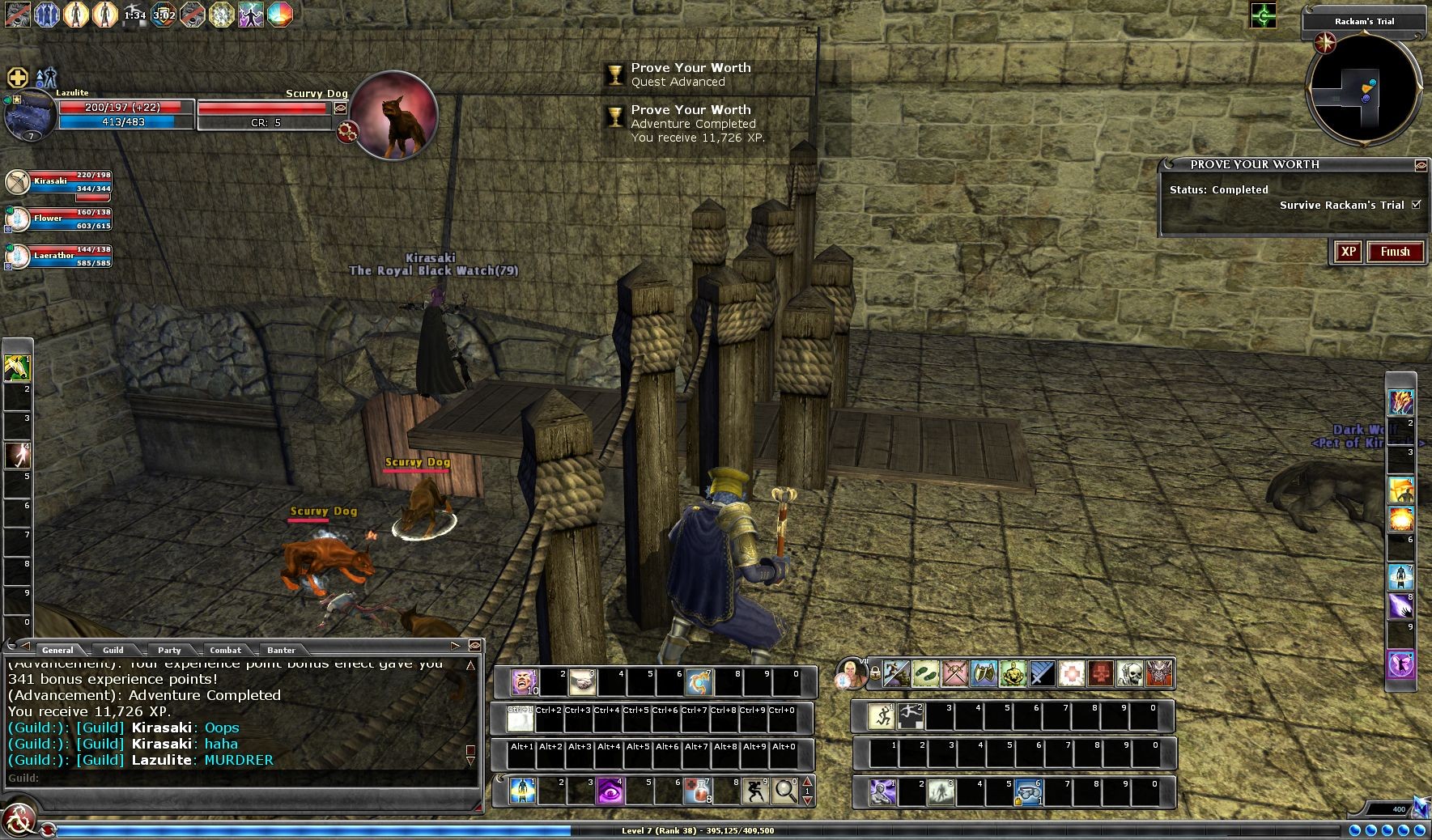Open the XP report button
The image size is (1432, 840).
coord(1348,252)
